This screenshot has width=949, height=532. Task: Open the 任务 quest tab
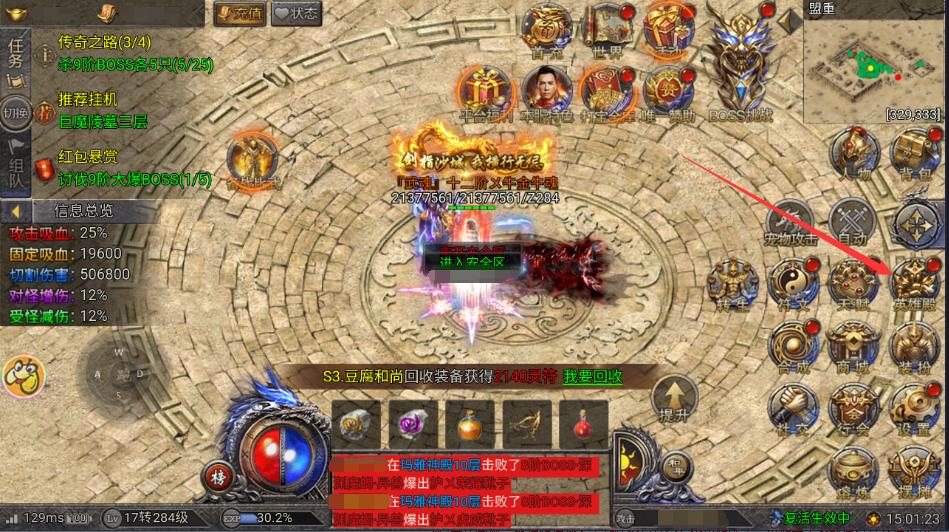click(15, 55)
